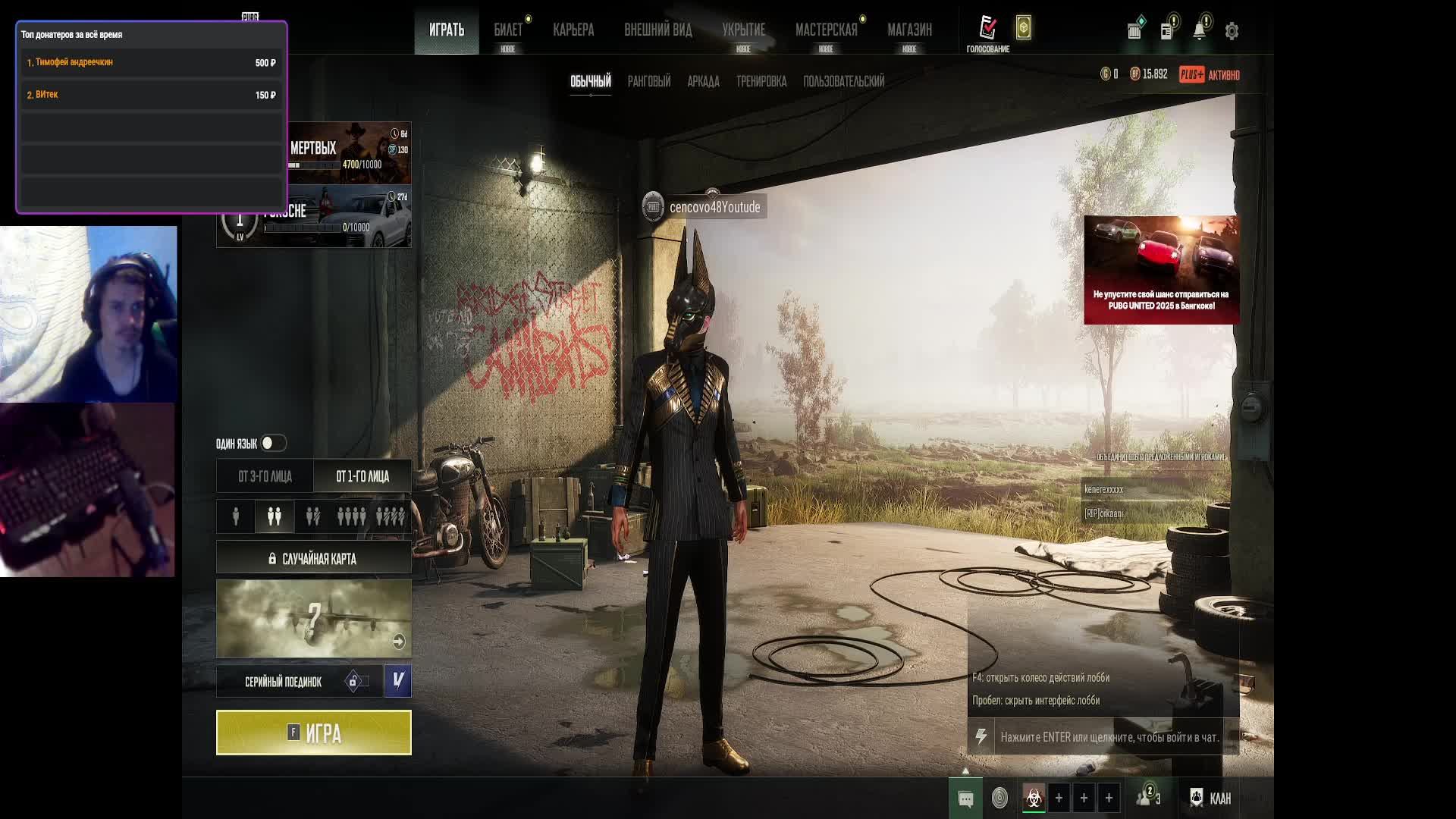Choose solo single-player team size icon

236,516
